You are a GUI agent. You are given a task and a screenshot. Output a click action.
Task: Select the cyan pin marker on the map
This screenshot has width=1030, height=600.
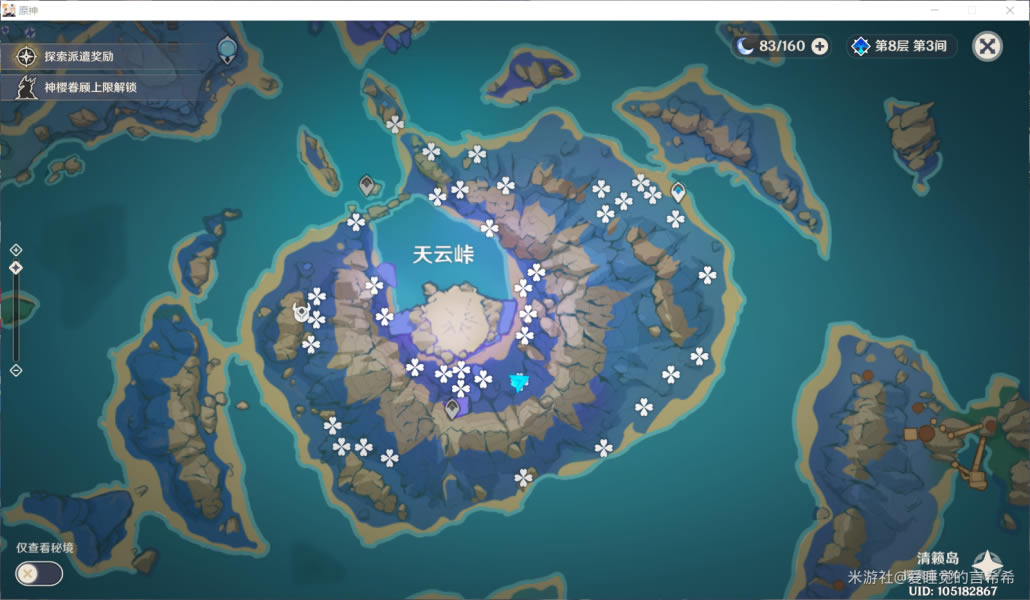coord(518,381)
